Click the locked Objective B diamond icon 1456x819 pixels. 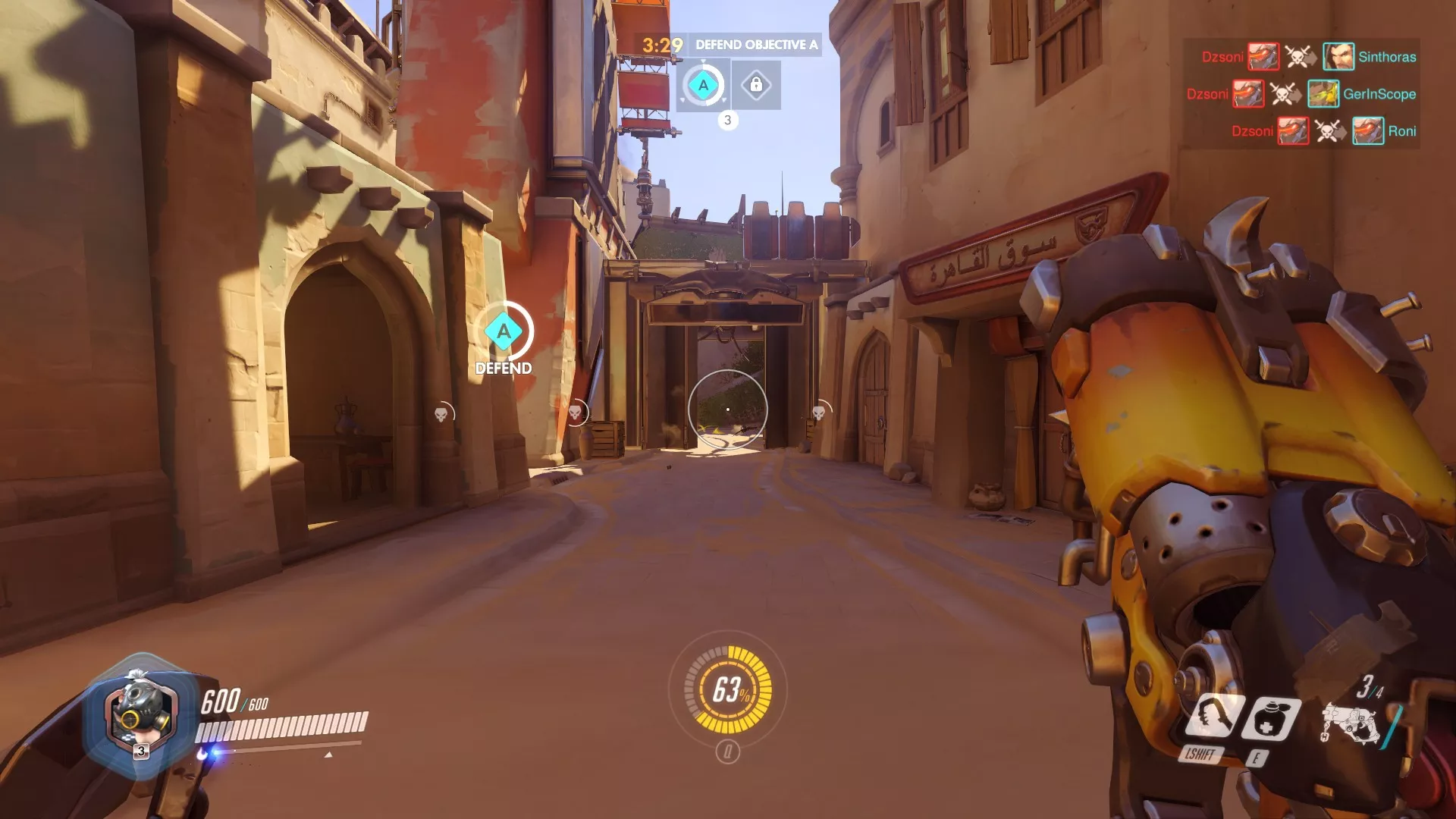point(755,83)
